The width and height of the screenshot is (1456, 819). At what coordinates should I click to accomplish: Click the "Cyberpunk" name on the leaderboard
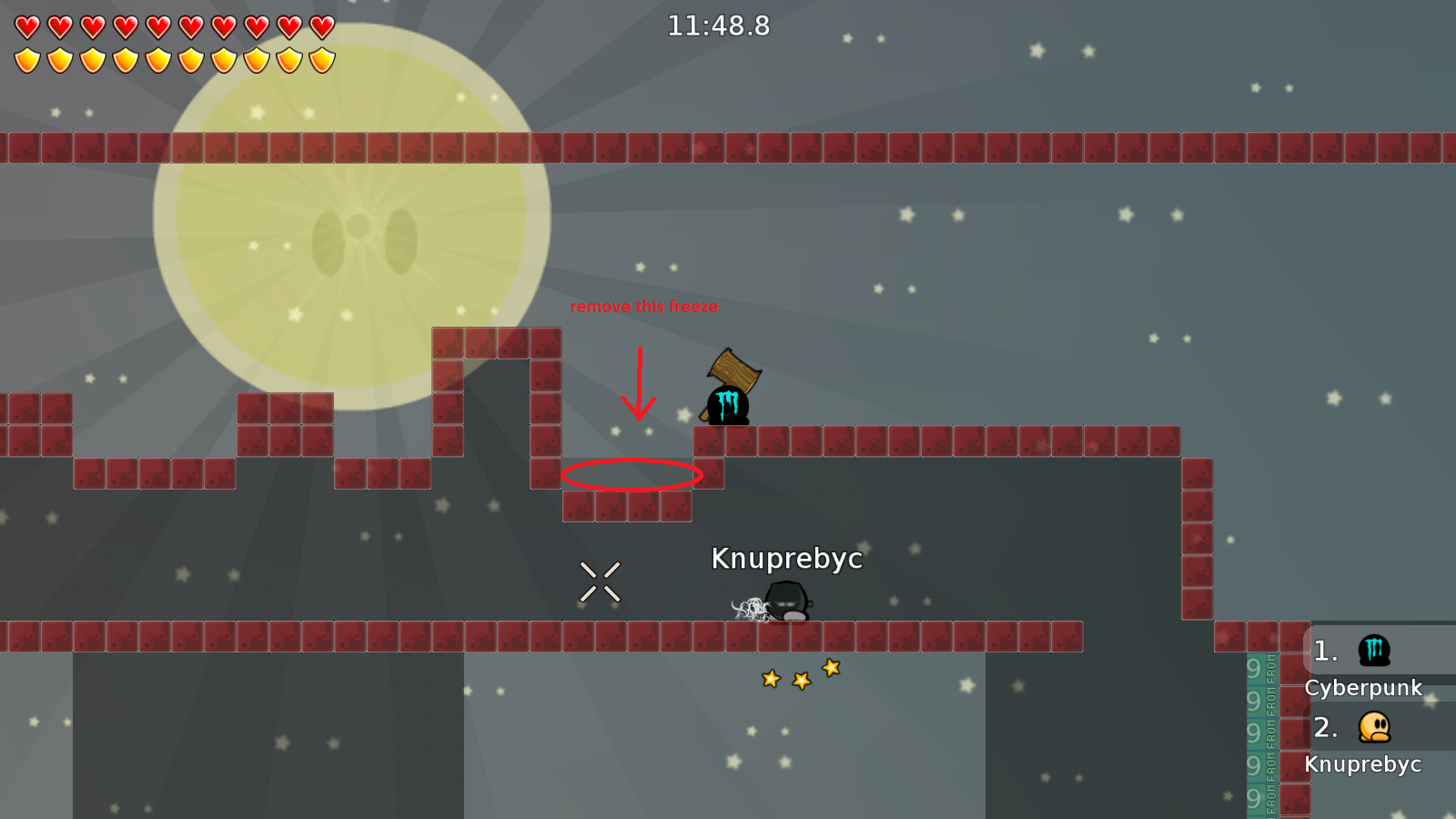click(1365, 688)
